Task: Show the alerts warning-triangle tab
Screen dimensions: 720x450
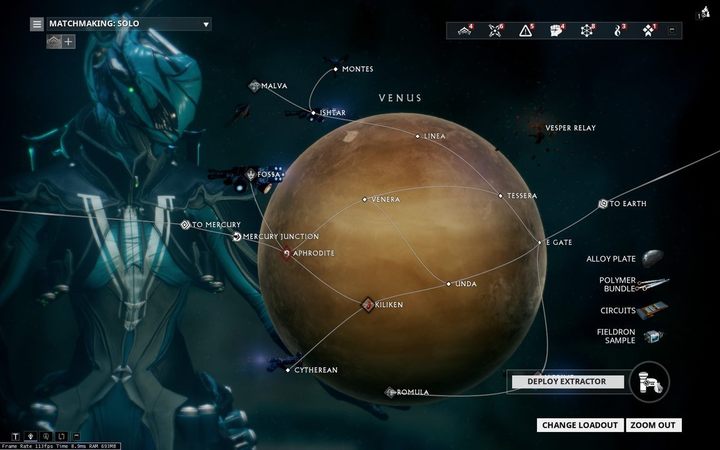Action: [525, 30]
